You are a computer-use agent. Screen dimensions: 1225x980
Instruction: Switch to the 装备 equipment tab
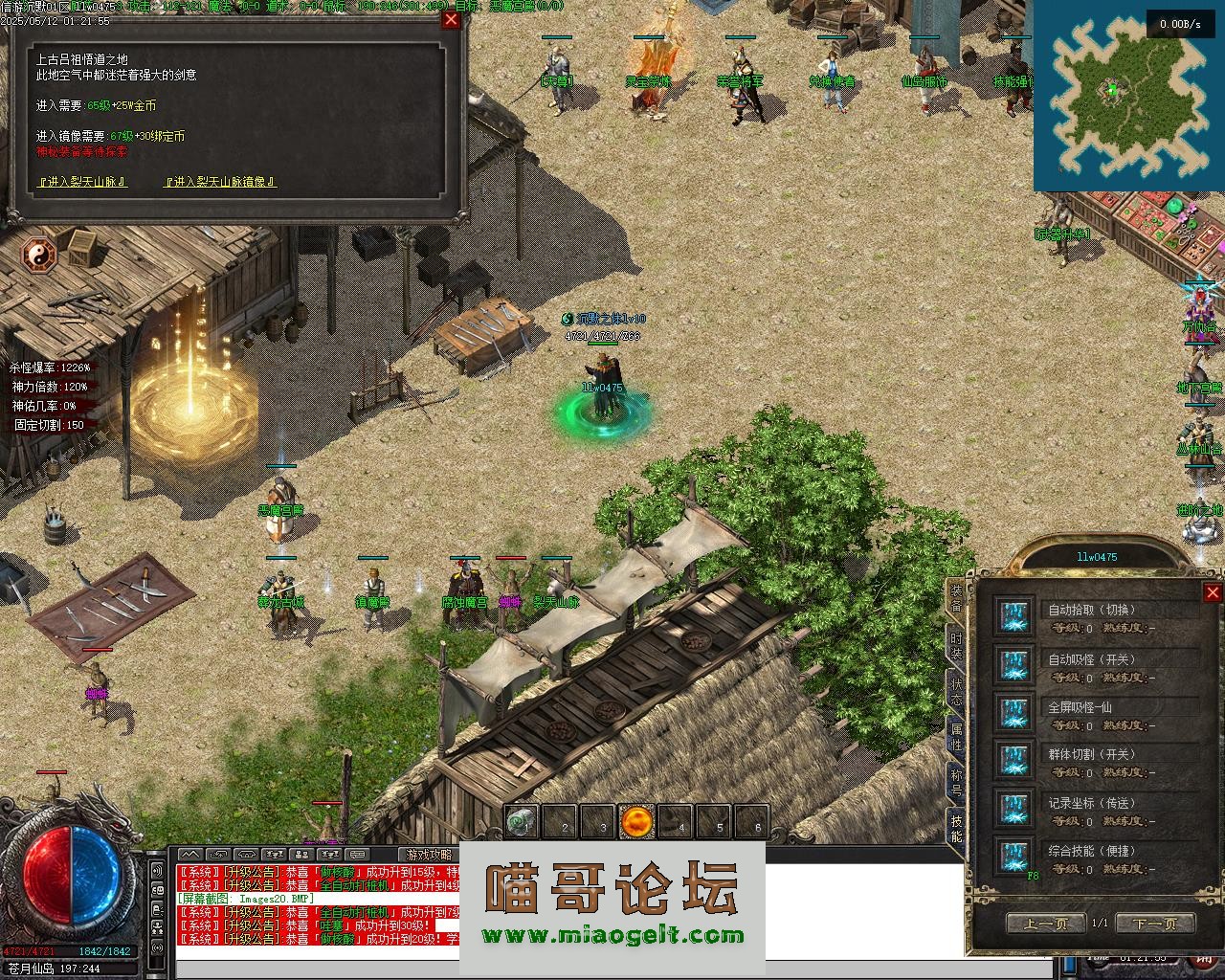tap(956, 599)
